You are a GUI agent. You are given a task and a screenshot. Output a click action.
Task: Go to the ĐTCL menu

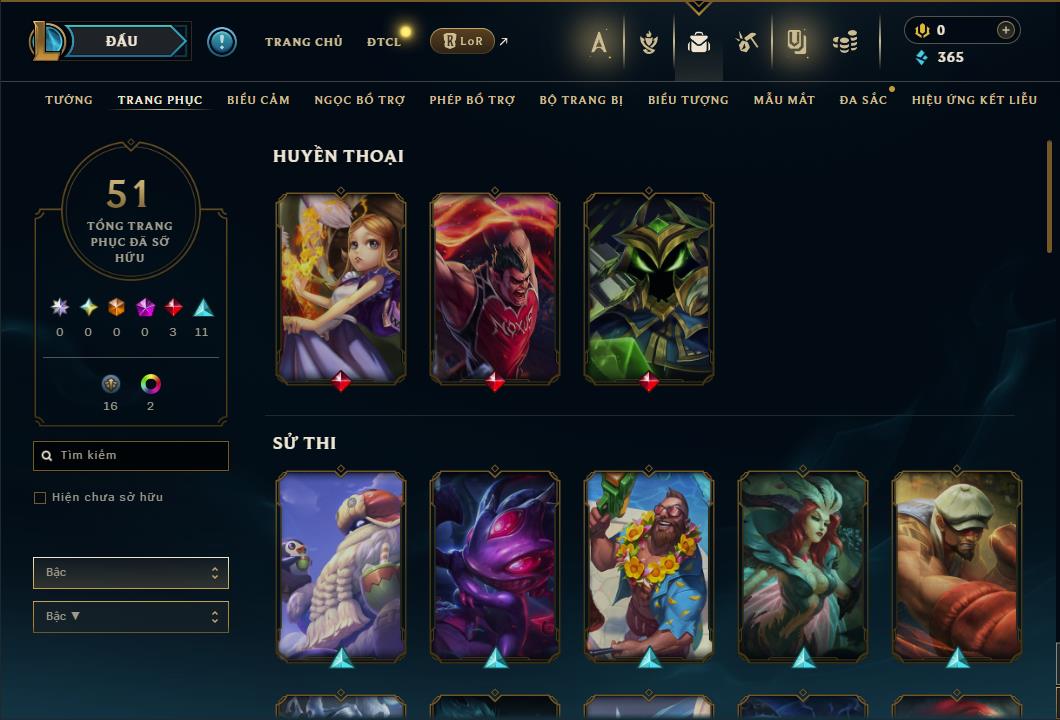point(383,42)
